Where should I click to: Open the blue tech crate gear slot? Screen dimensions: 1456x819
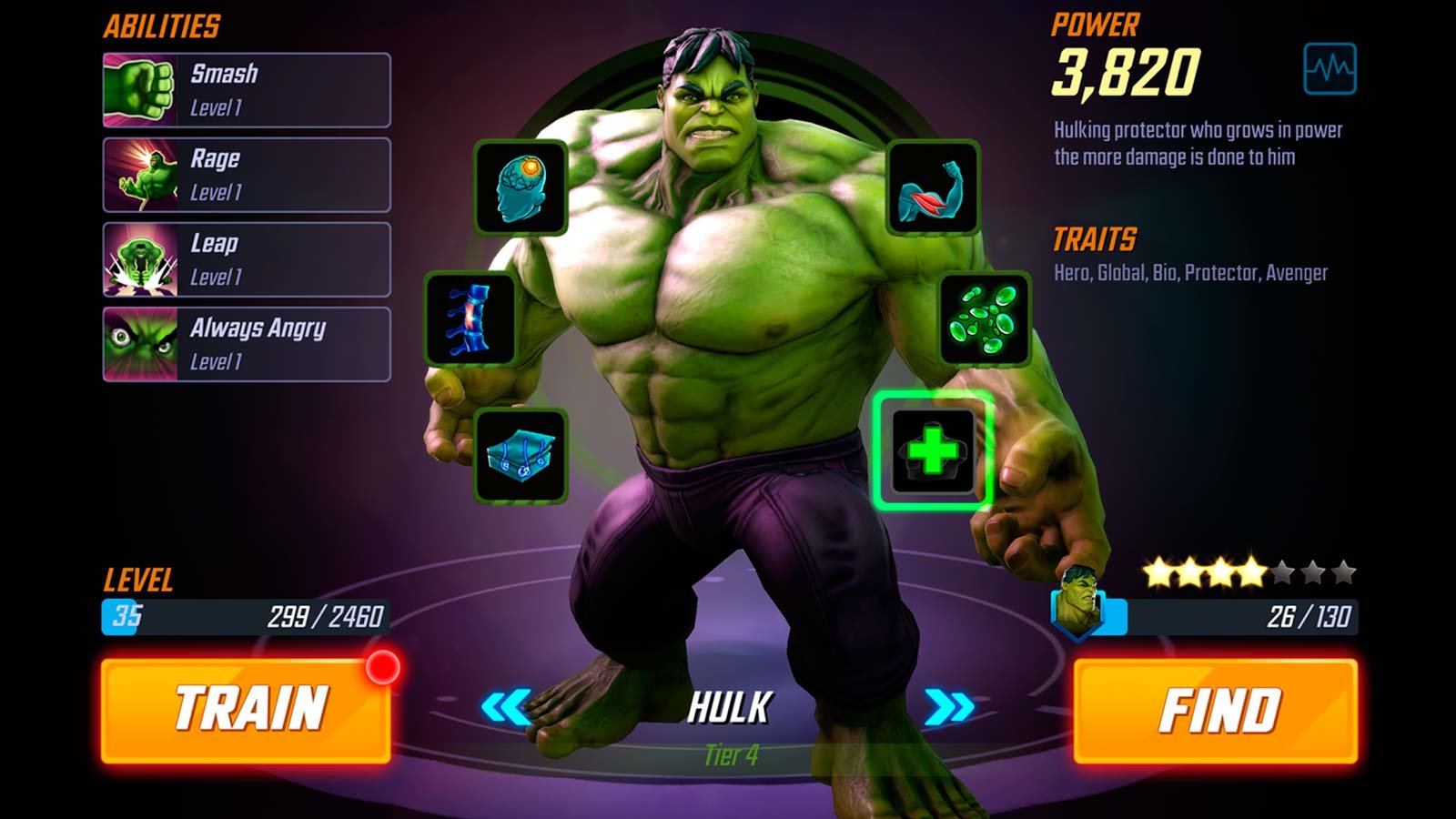tap(521, 455)
